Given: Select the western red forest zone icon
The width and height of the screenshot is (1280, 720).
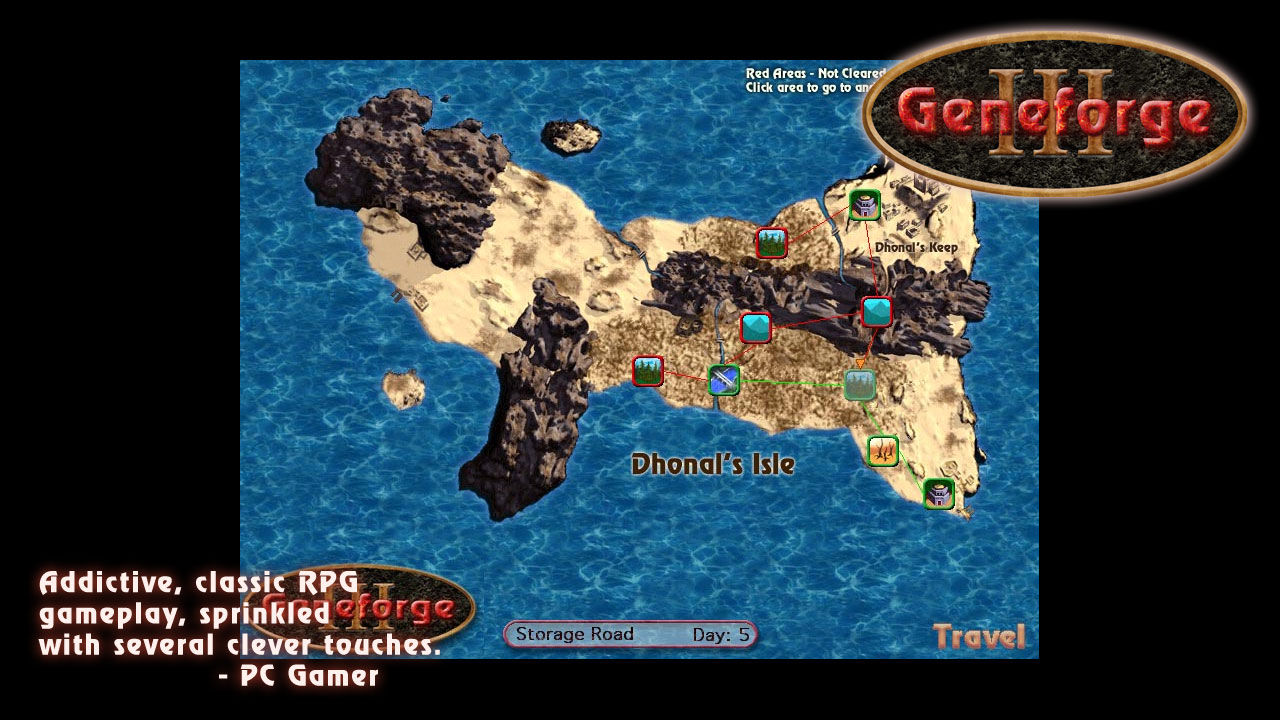Looking at the screenshot, I should point(648,372).
